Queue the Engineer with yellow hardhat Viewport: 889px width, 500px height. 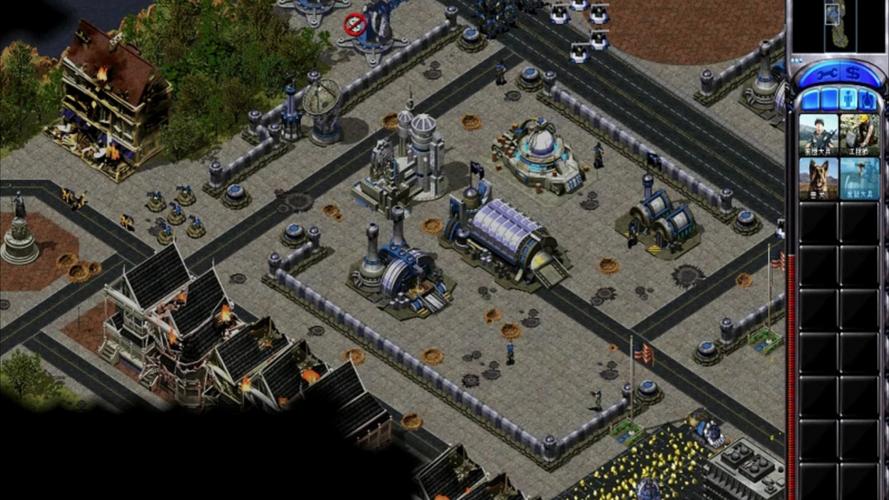(859, 135)
